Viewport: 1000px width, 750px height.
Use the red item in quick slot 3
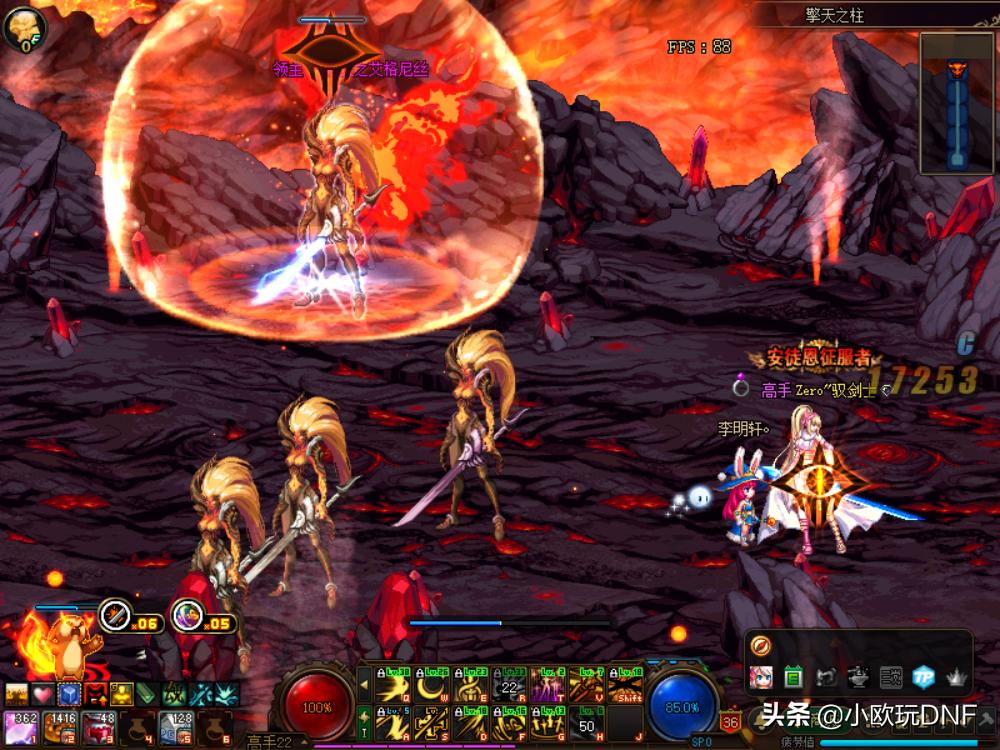pyautogui.click(x=97, y=726)
